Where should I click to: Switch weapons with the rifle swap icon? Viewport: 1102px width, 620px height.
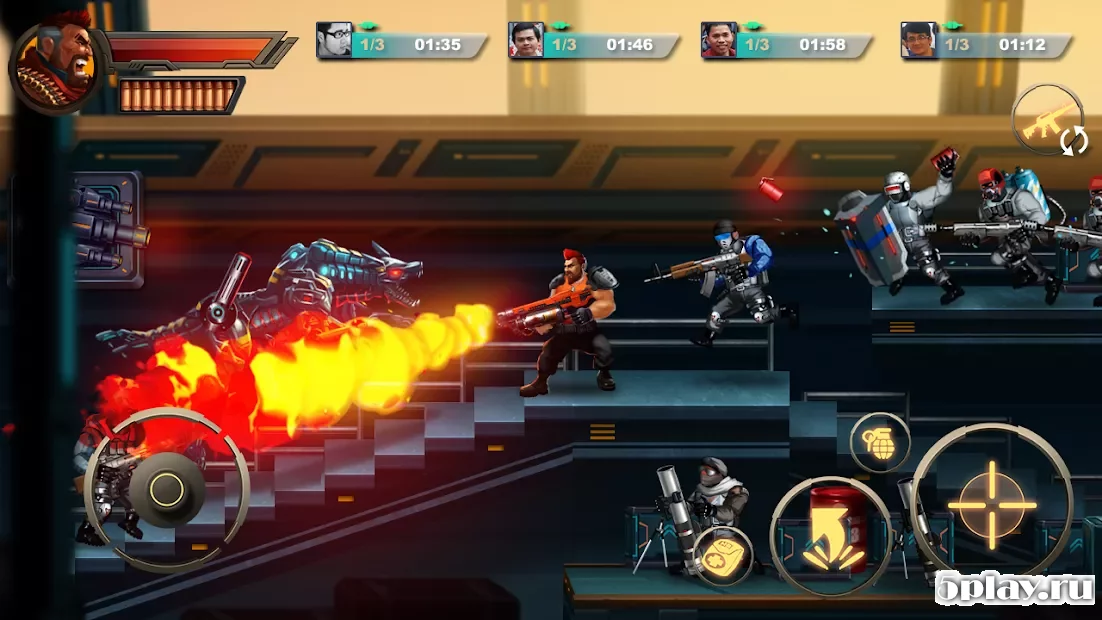tap(1047, 123)
